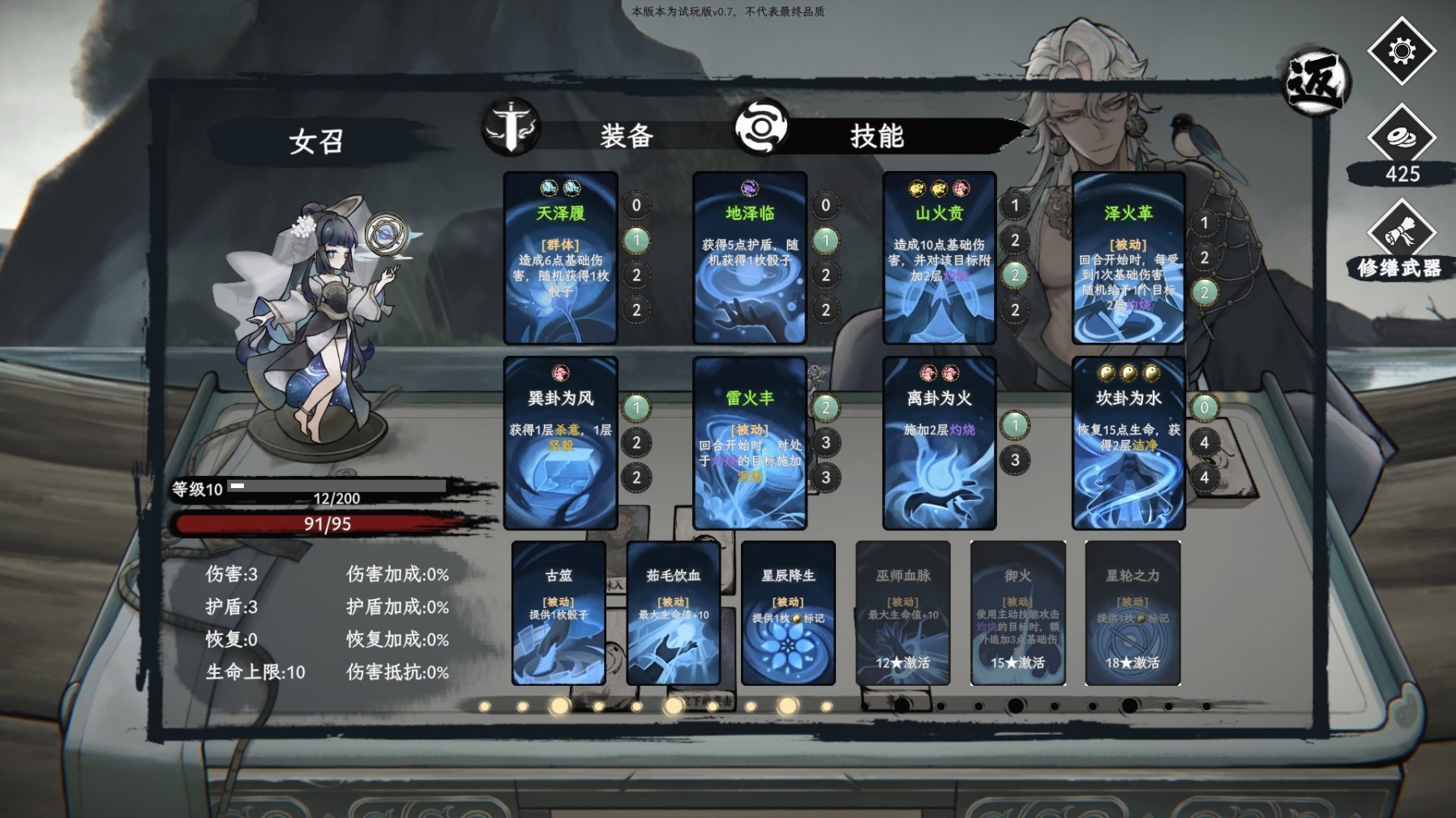Select the 泽火革 passive card
Screen dimensions: 1456x818
1128,258
